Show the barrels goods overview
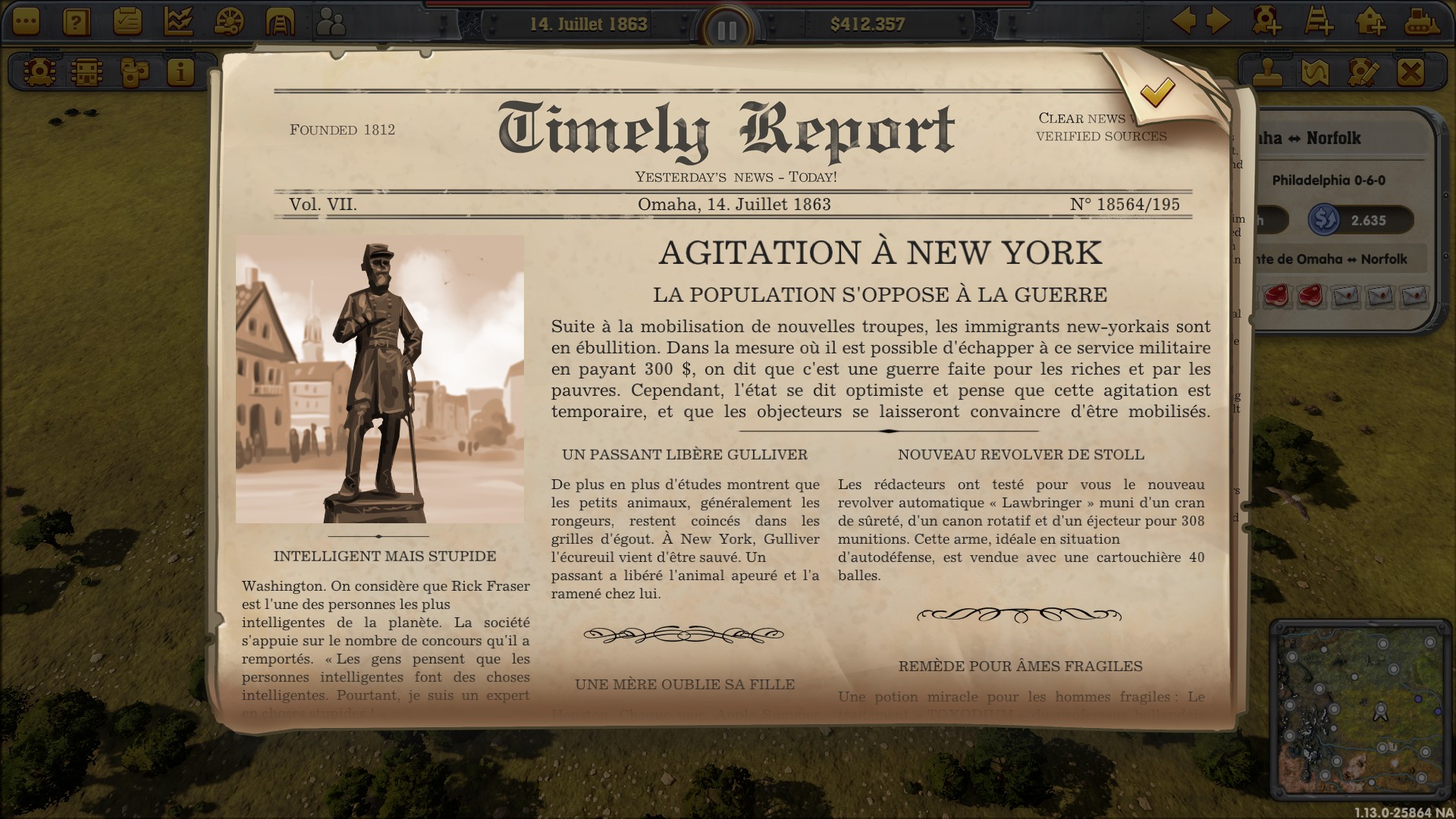The width and height of the screenshot is (1456, 819). 134,72
